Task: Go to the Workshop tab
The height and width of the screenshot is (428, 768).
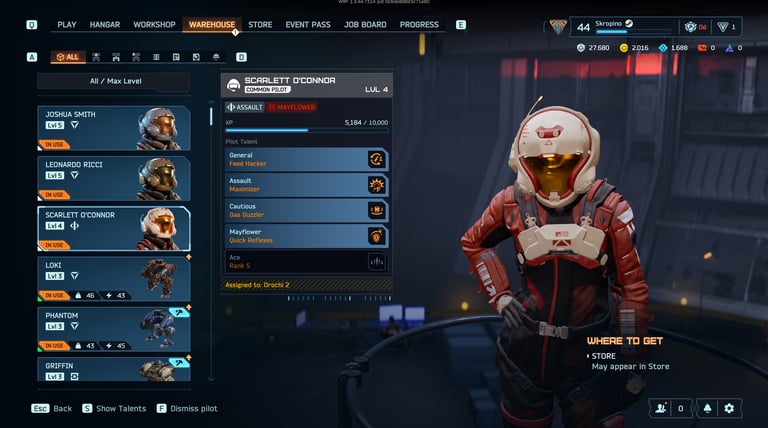Action: click(x=154, y=24)
